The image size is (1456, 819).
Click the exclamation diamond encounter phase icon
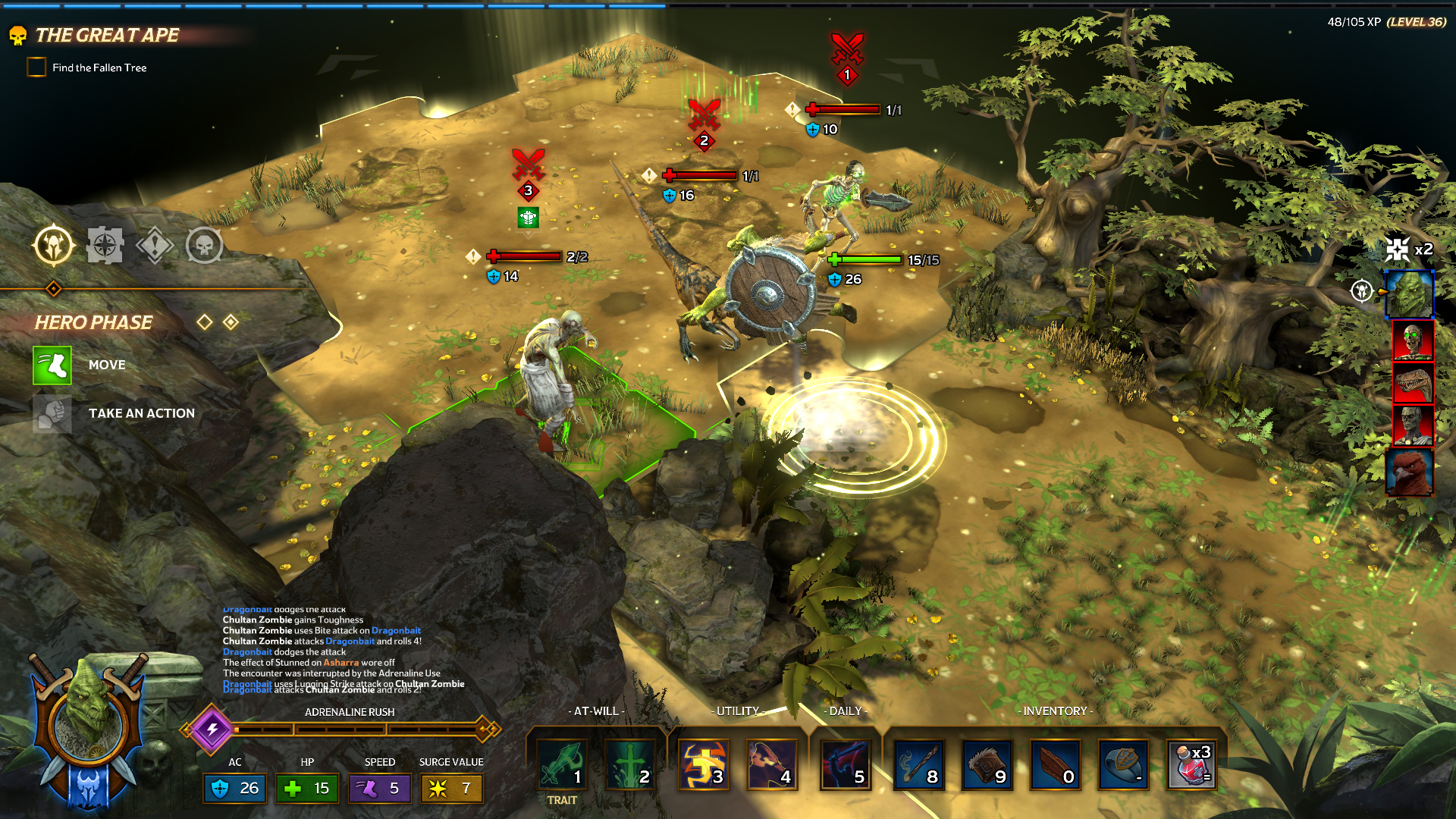155,246
